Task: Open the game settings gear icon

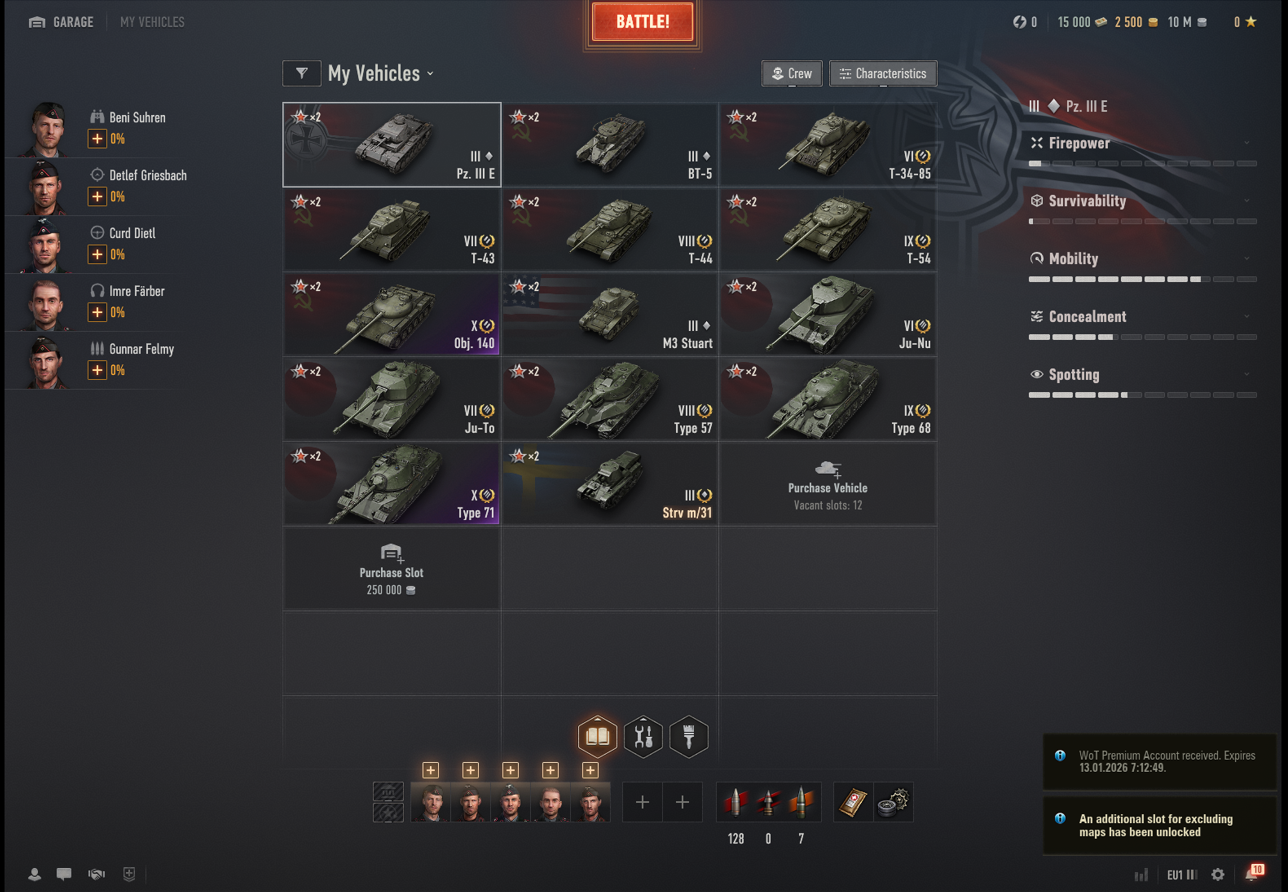Action: (1217, 875)
